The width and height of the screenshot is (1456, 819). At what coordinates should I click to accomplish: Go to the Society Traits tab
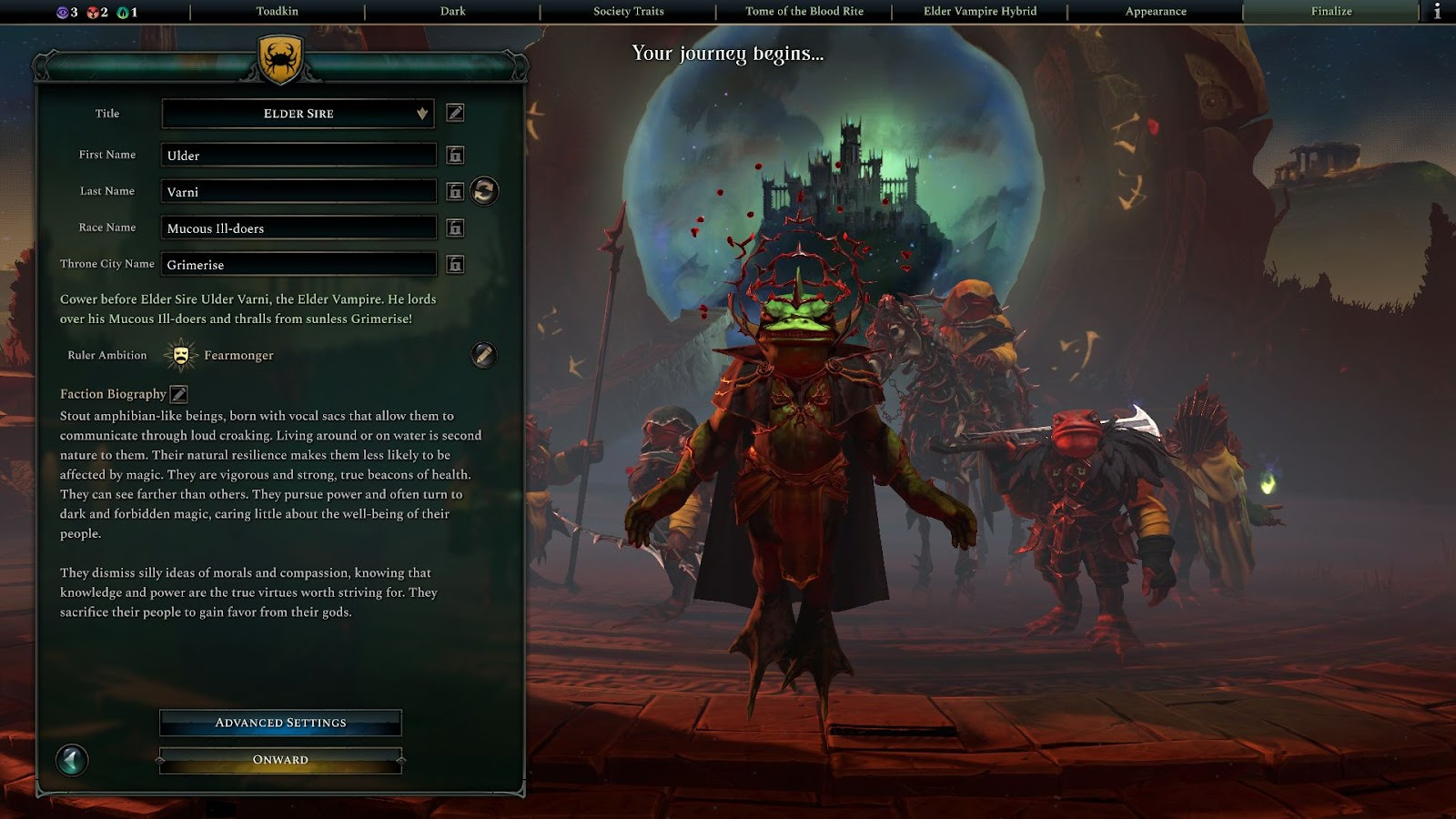[628, 12]
